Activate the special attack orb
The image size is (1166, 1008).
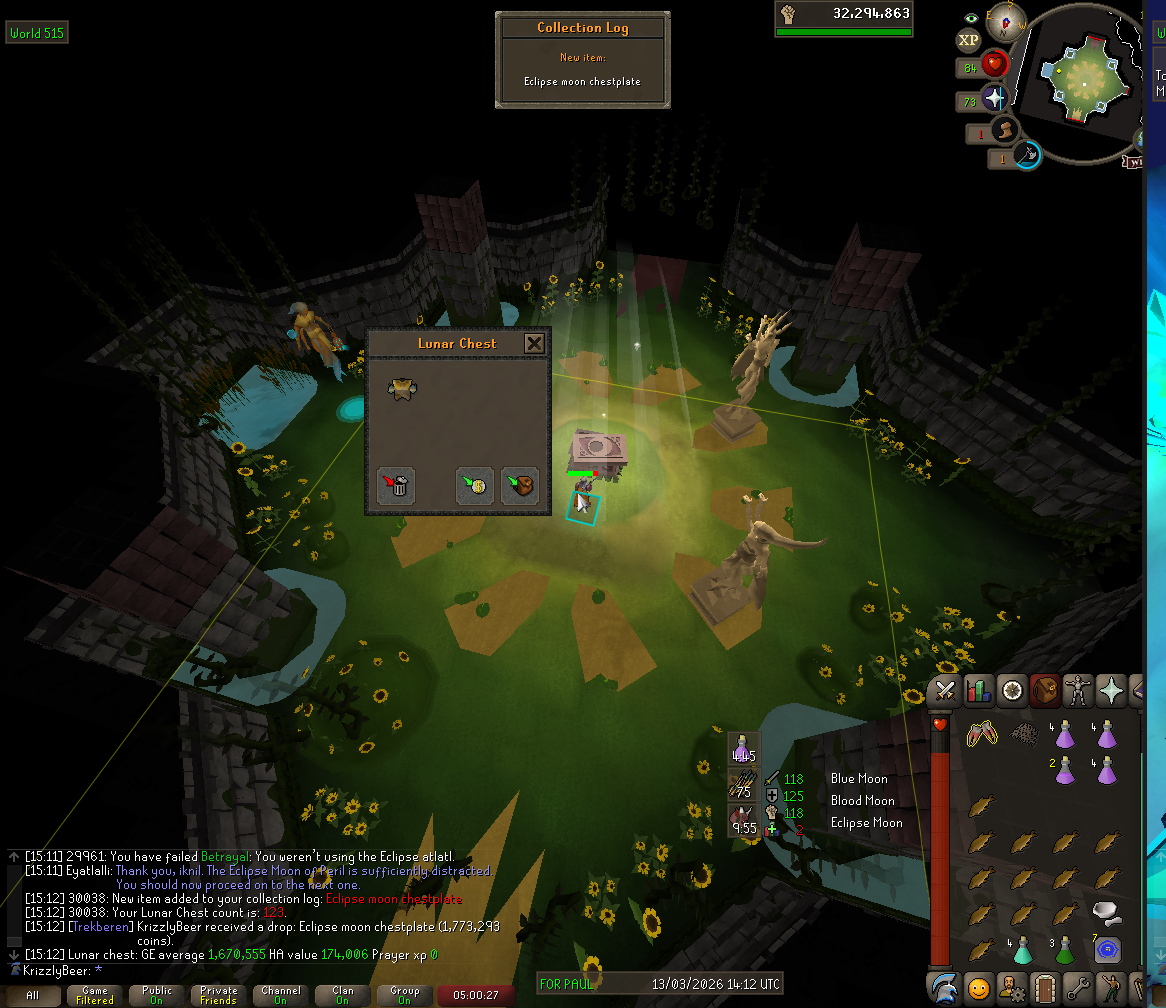(x=1027, y=156)
